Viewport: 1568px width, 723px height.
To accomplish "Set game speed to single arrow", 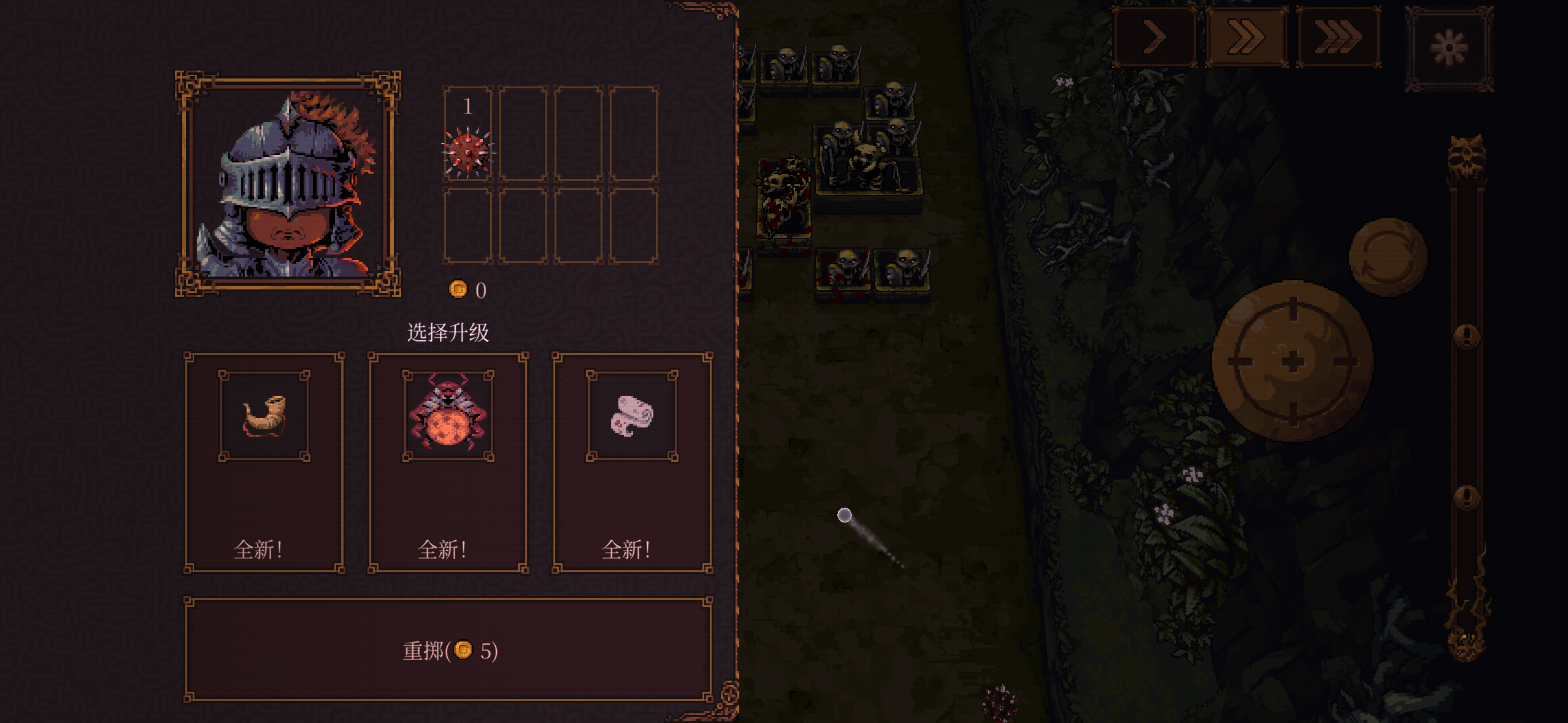I will 1155,37.
